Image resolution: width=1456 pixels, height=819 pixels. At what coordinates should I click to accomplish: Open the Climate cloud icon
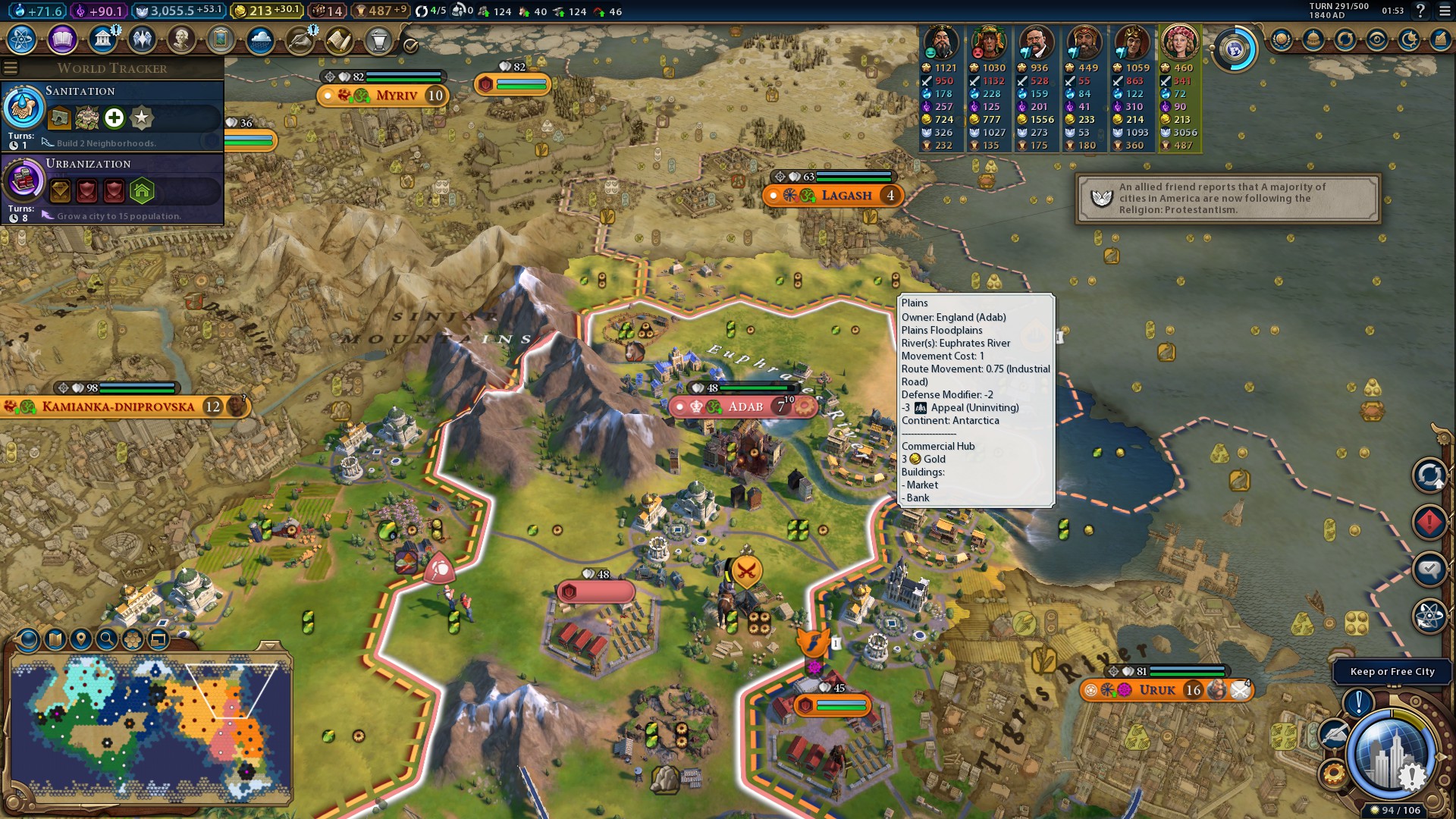tap(260, 39)
